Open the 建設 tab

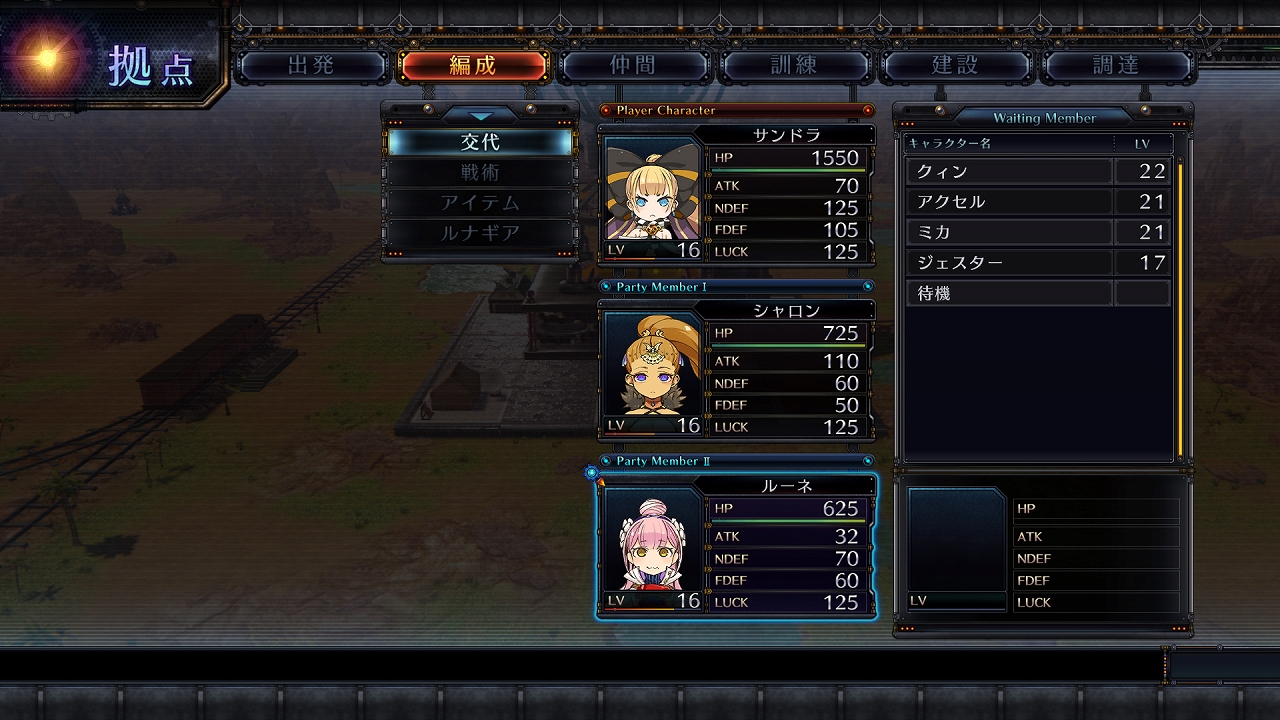pos(955,66)
